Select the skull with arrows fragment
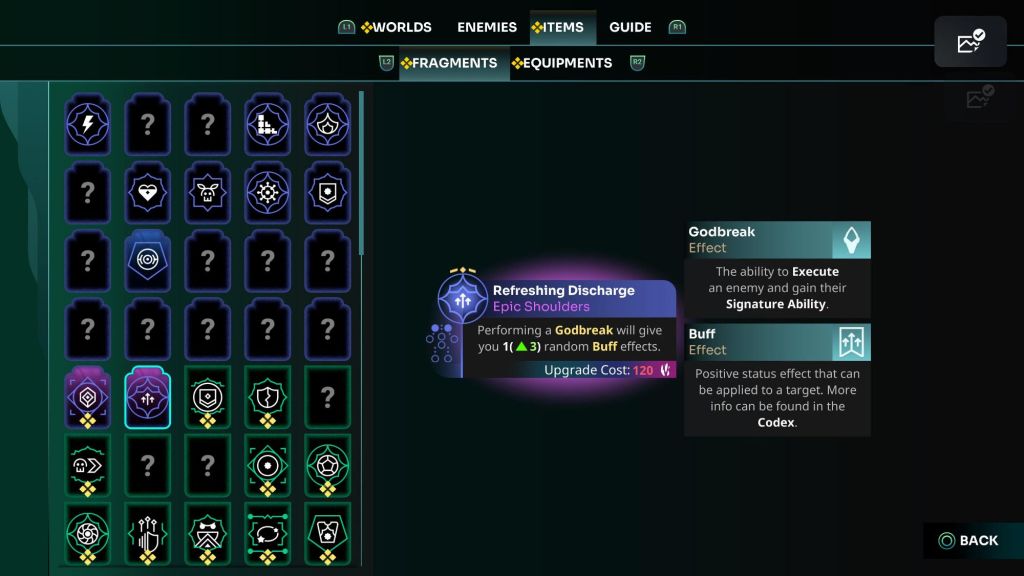 (x=87, y=465)
